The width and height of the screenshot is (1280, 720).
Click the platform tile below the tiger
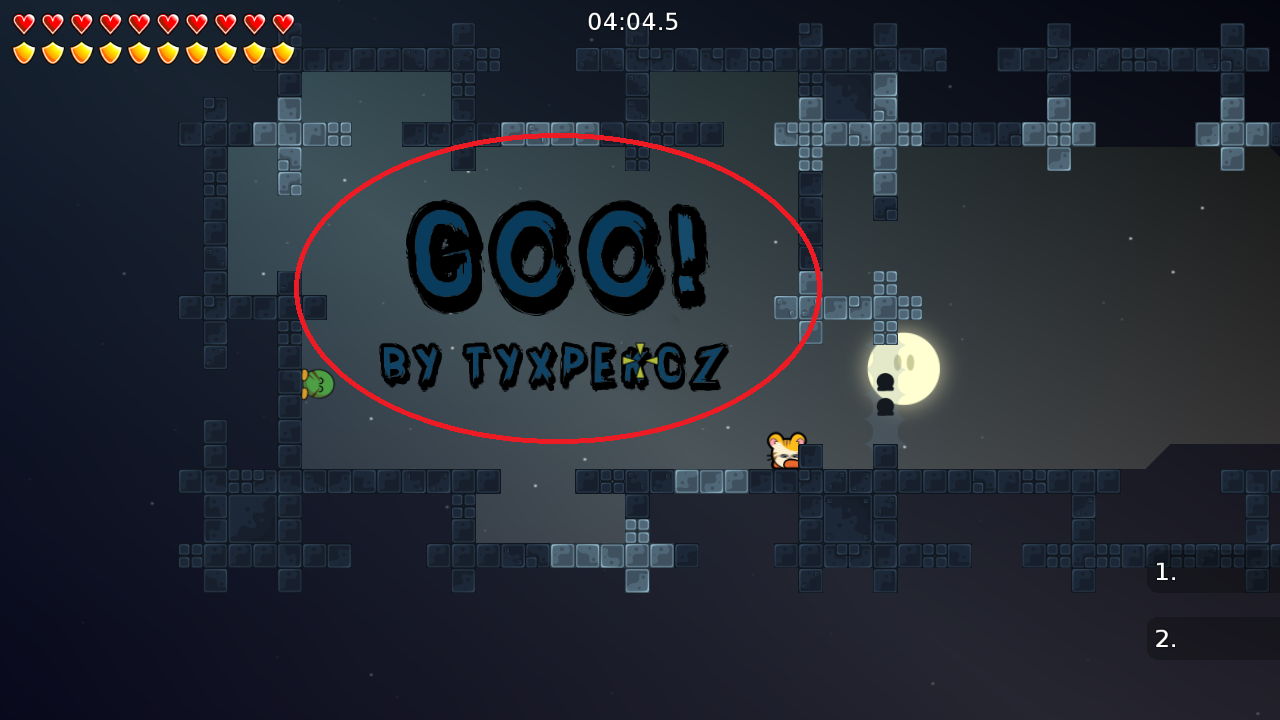point(784,480)
